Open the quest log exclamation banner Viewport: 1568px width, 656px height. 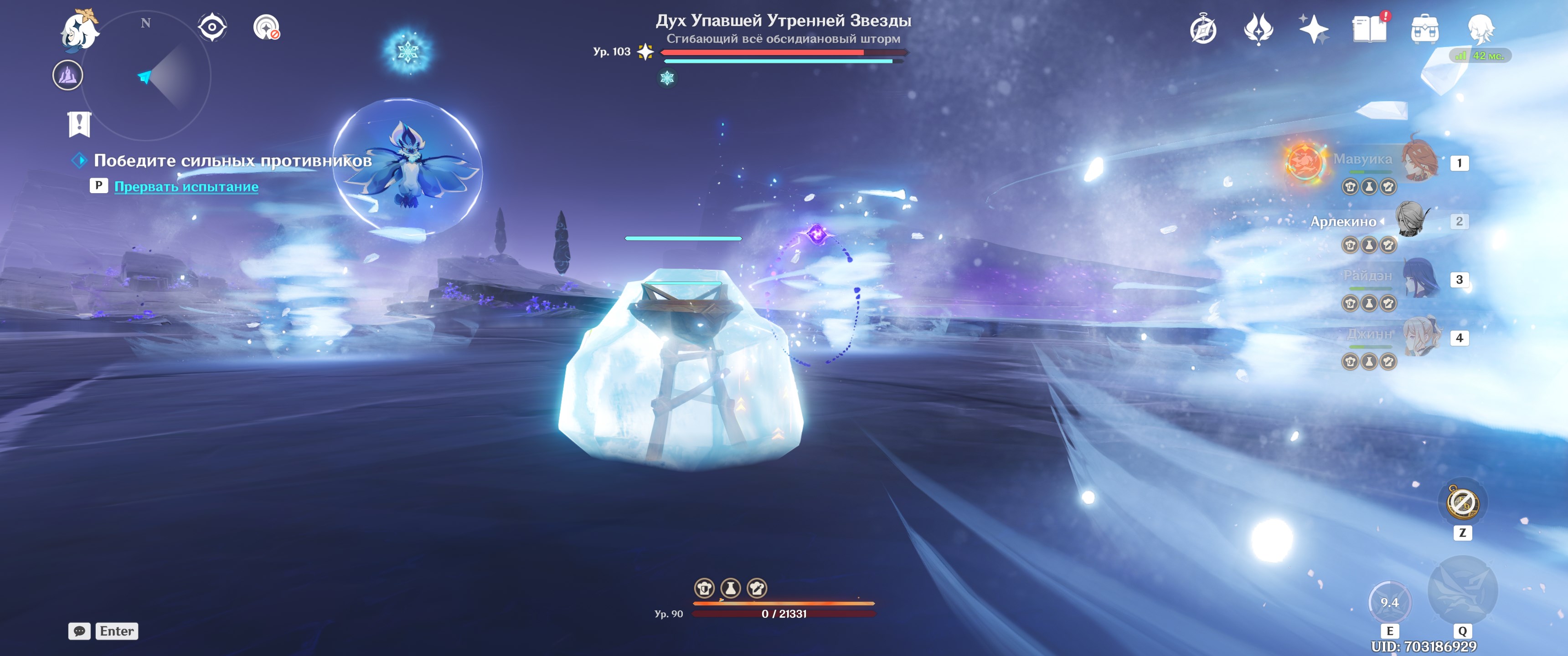click(x=79, y=124)
